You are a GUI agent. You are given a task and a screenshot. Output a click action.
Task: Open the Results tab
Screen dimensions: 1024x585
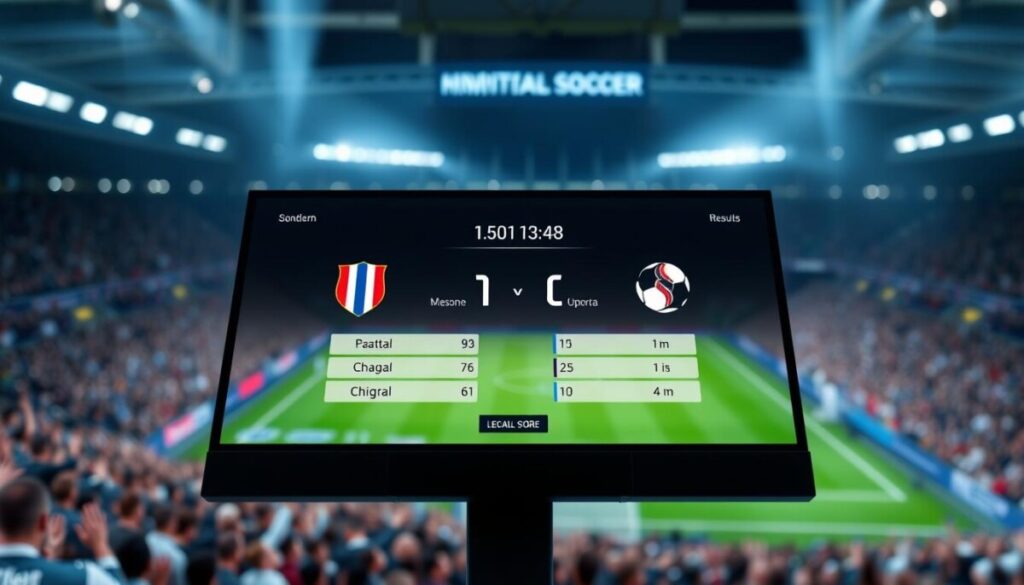point(724,217)
